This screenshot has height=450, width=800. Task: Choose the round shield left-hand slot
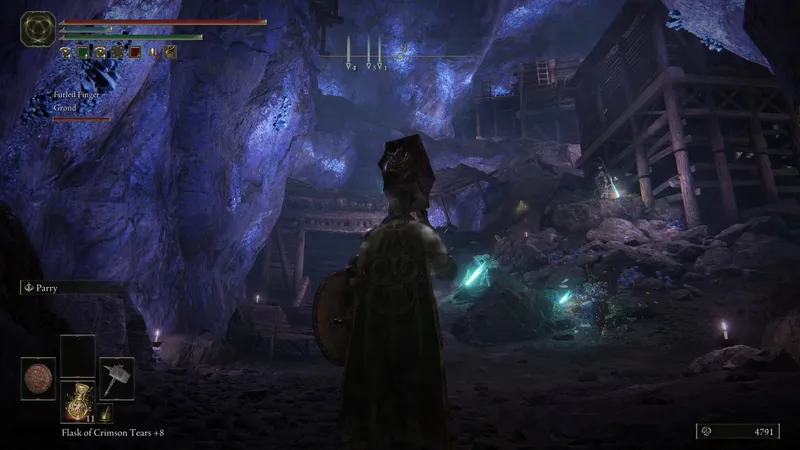tap(38, 379)
